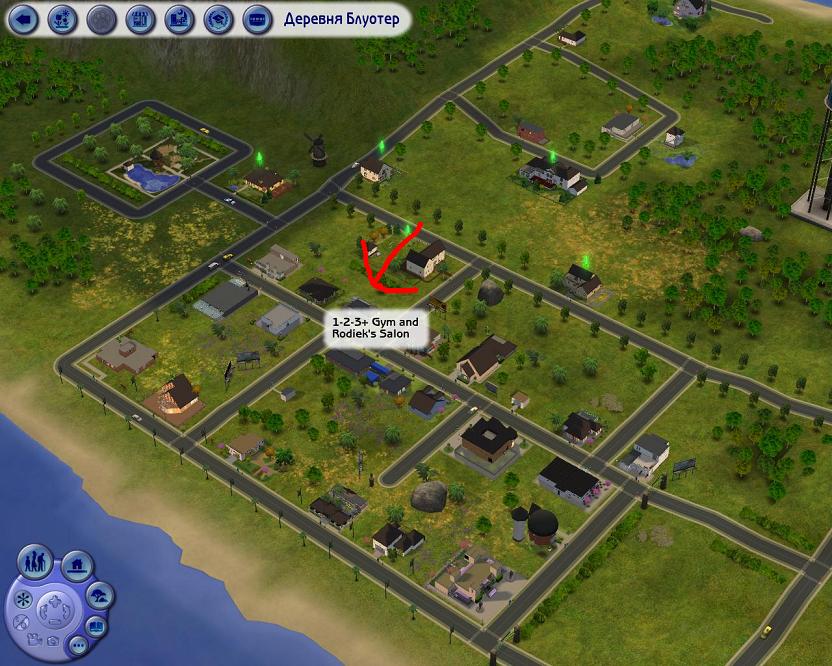Viewport: 832px width, 666px height.
Task: Open the seasons sun-and-tree neighborhood button
Action: coord(62,18)
